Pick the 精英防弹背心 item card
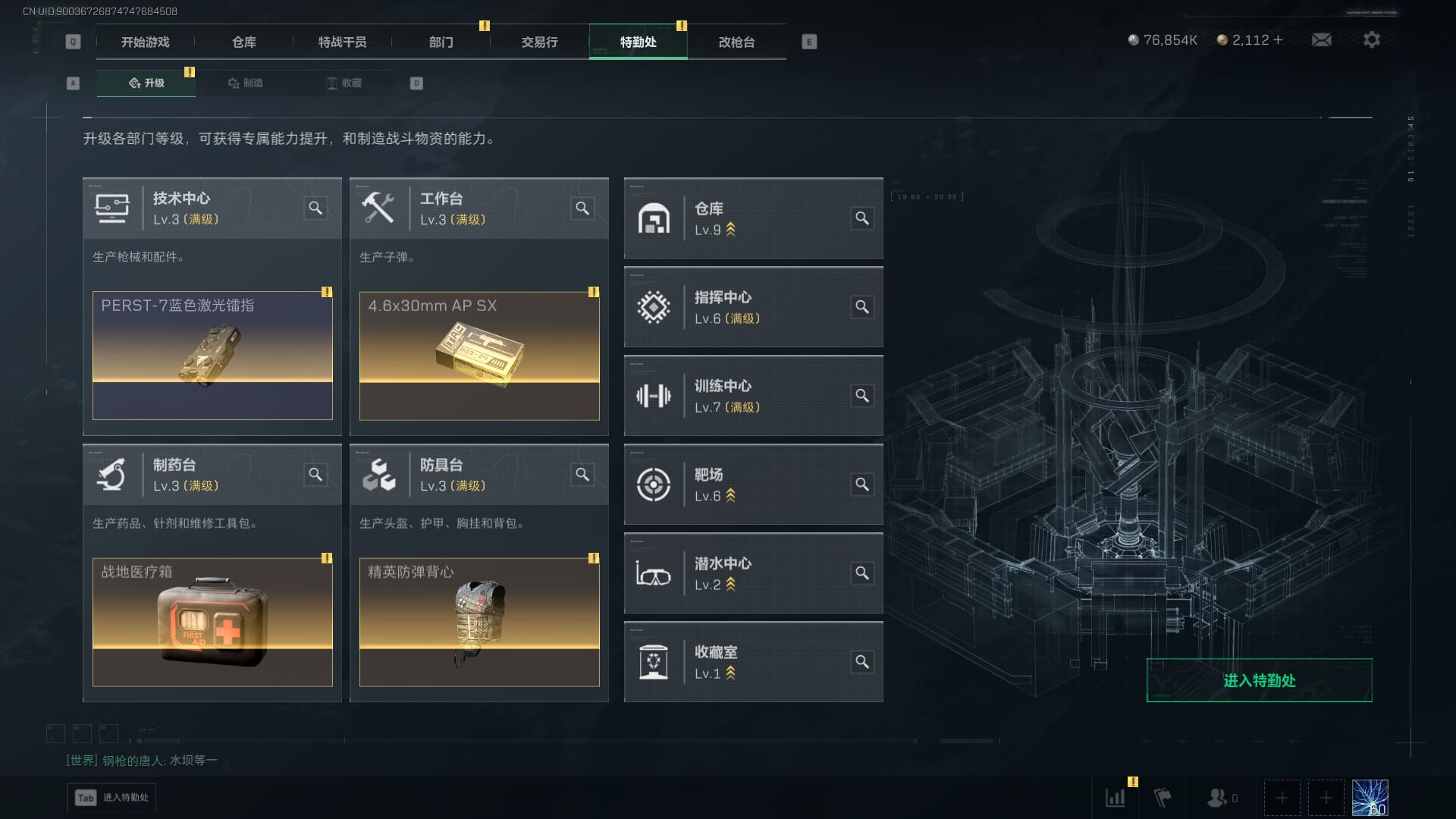The height and width of the screenshot is (819, 1456). pyautogui.click(x=479, y=622)
